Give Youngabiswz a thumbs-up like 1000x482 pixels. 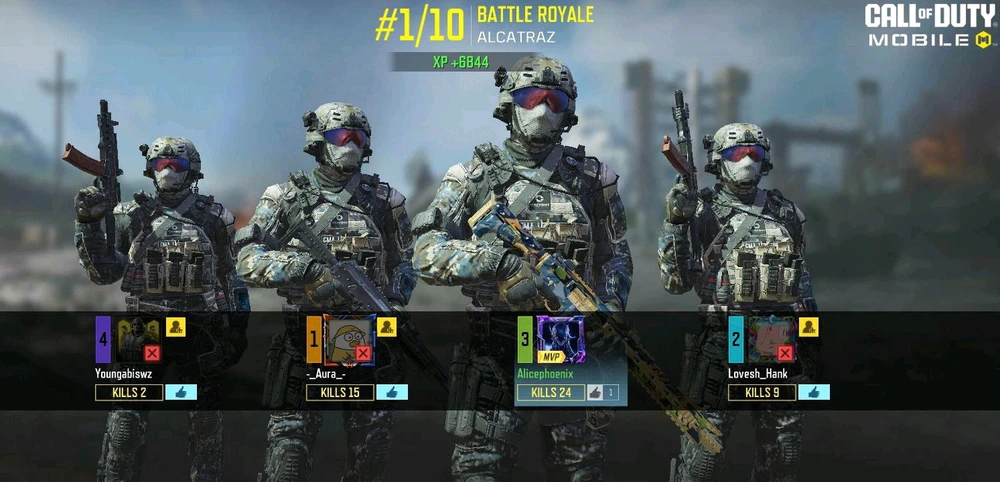pyautogui.click(x=181, y=392)
